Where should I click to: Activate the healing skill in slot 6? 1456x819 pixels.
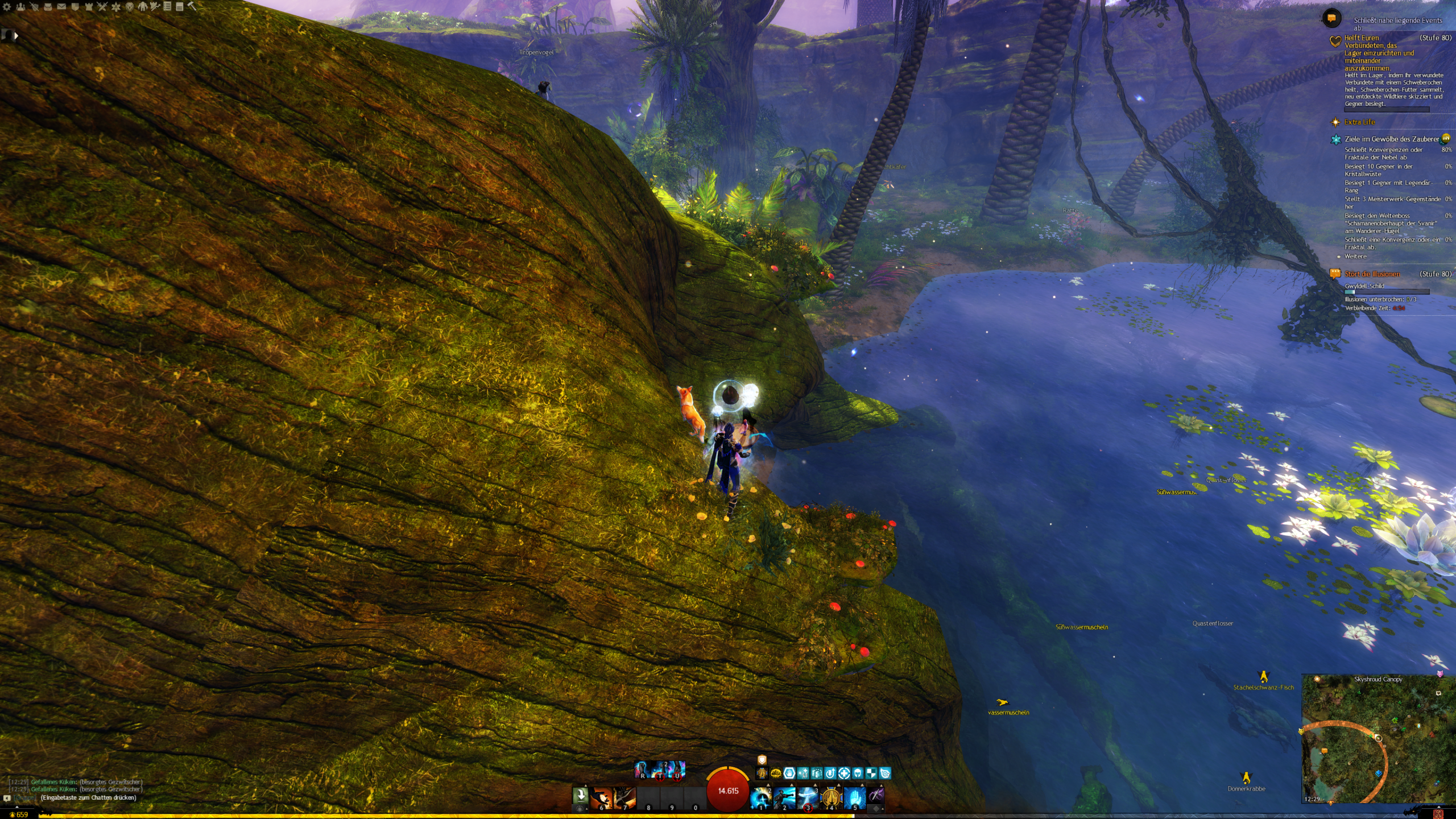[601, 798]
